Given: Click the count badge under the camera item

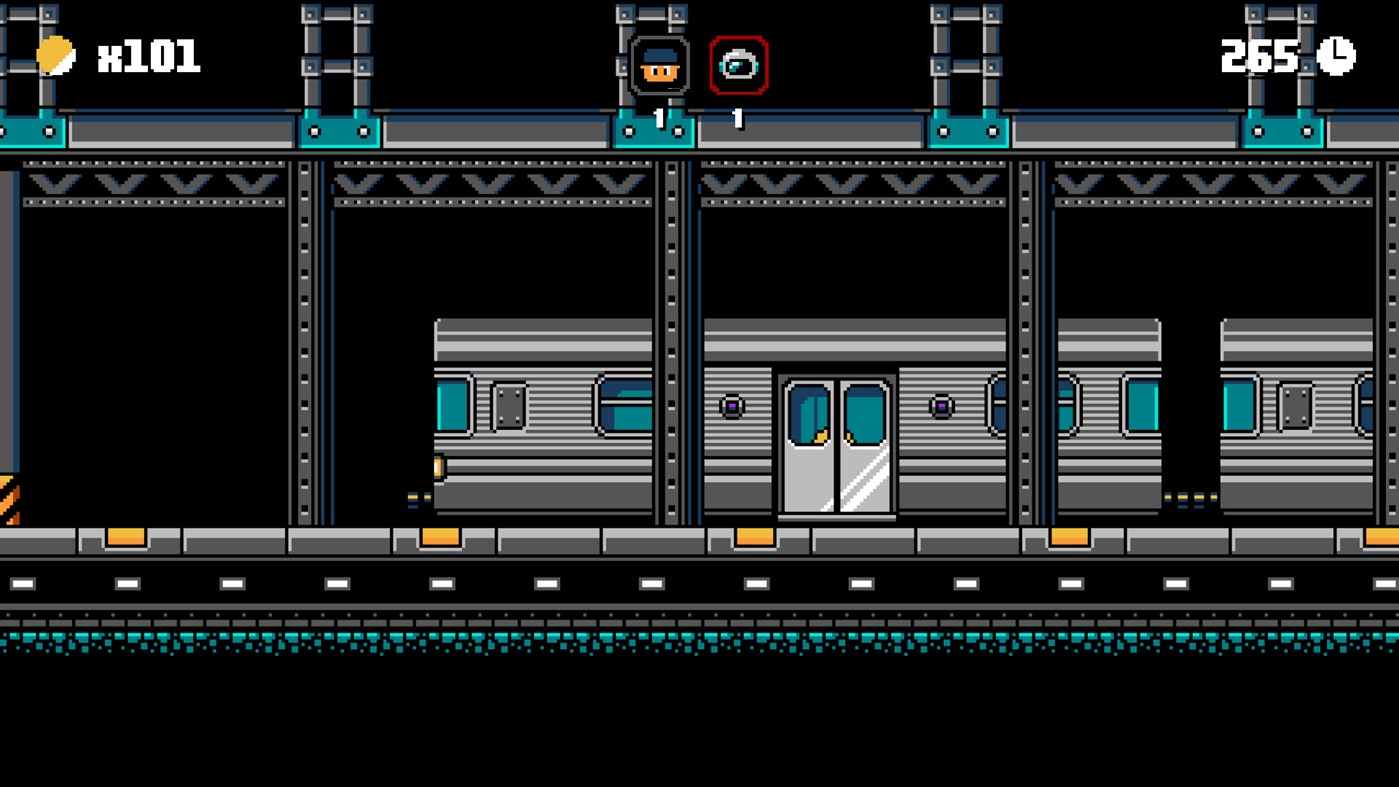Looking at the screenshot, I should pos(737,117).
